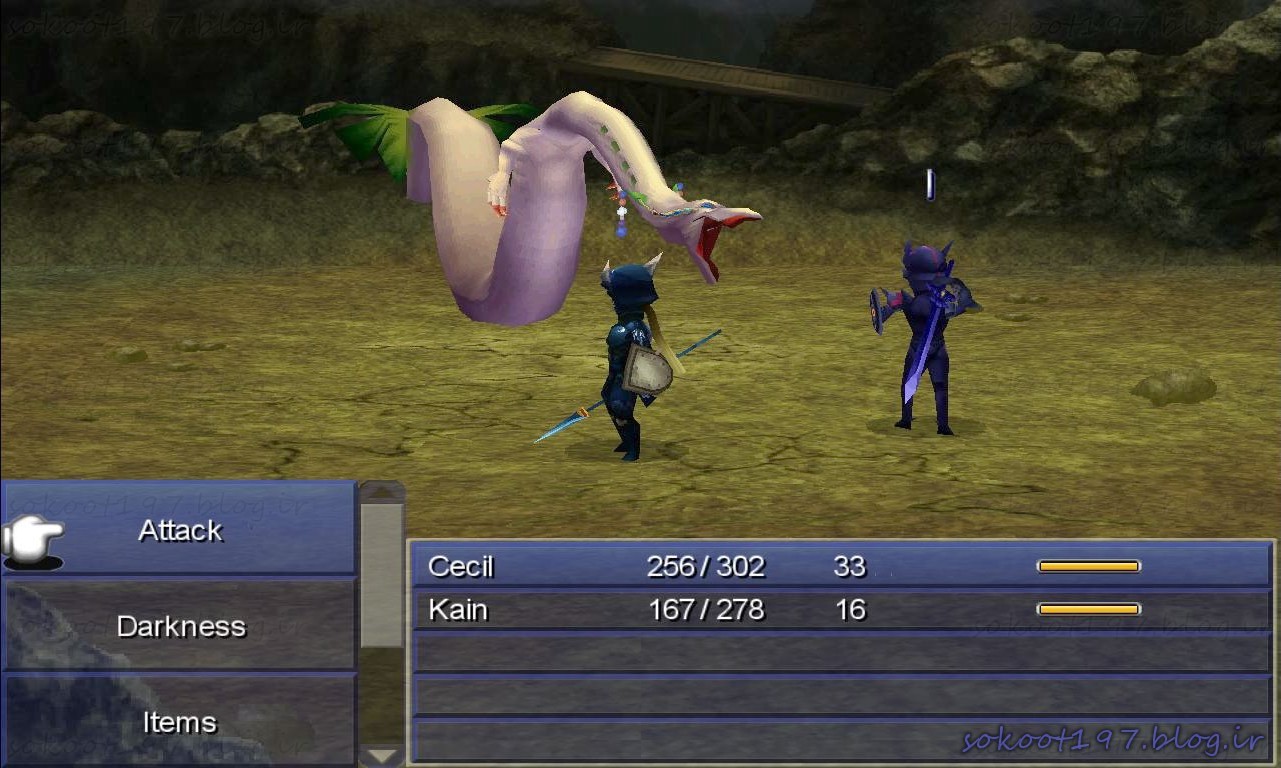This screenshot has height=768, width=1281.
Task: Click the command list scroll-down arrow
Action: point(382,756)
